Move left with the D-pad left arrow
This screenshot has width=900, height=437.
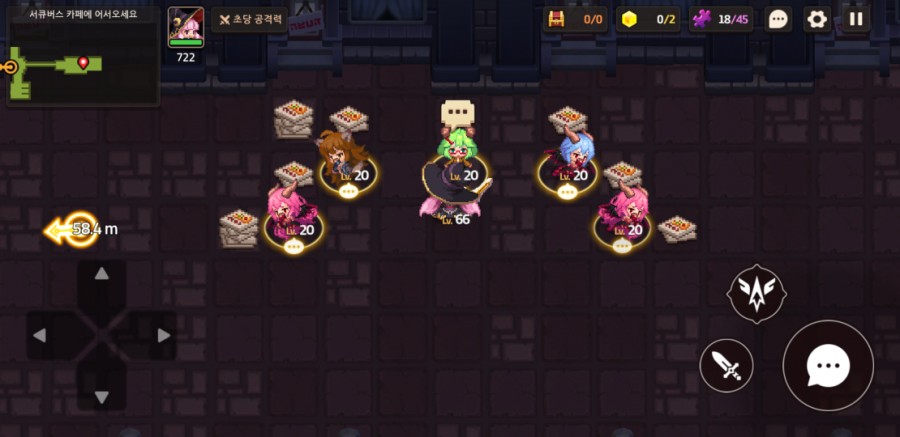tap(40, 335)
